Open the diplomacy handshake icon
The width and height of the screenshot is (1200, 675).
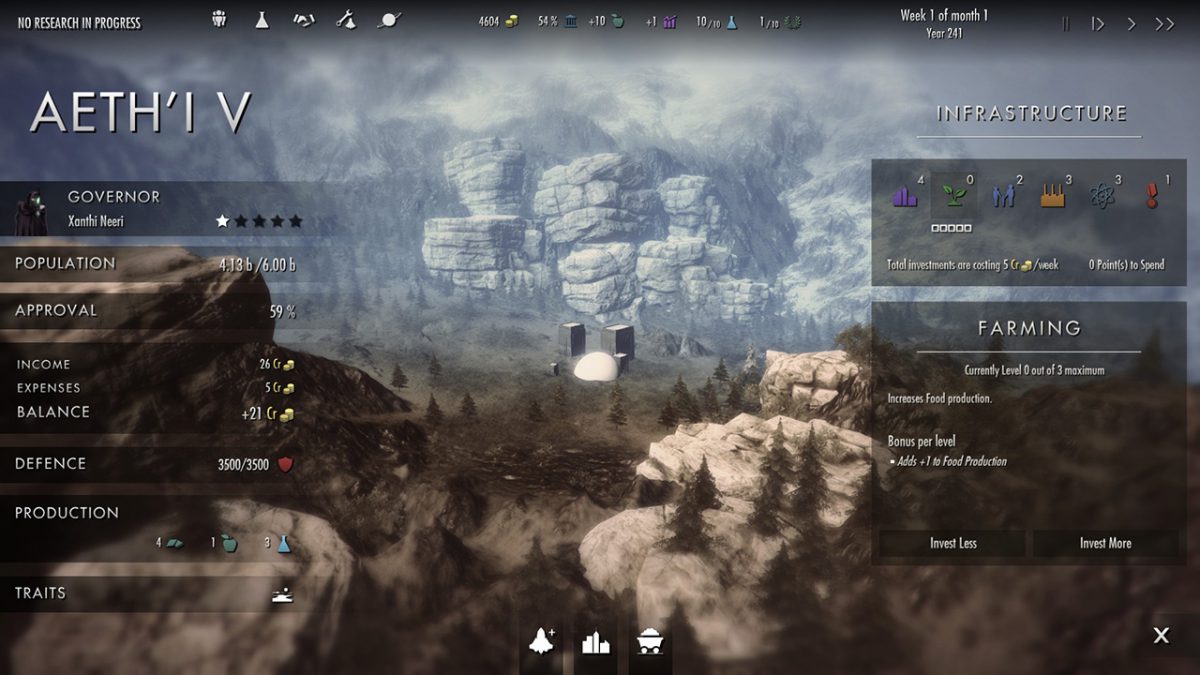pyautogui.click(x=304, y=20)
